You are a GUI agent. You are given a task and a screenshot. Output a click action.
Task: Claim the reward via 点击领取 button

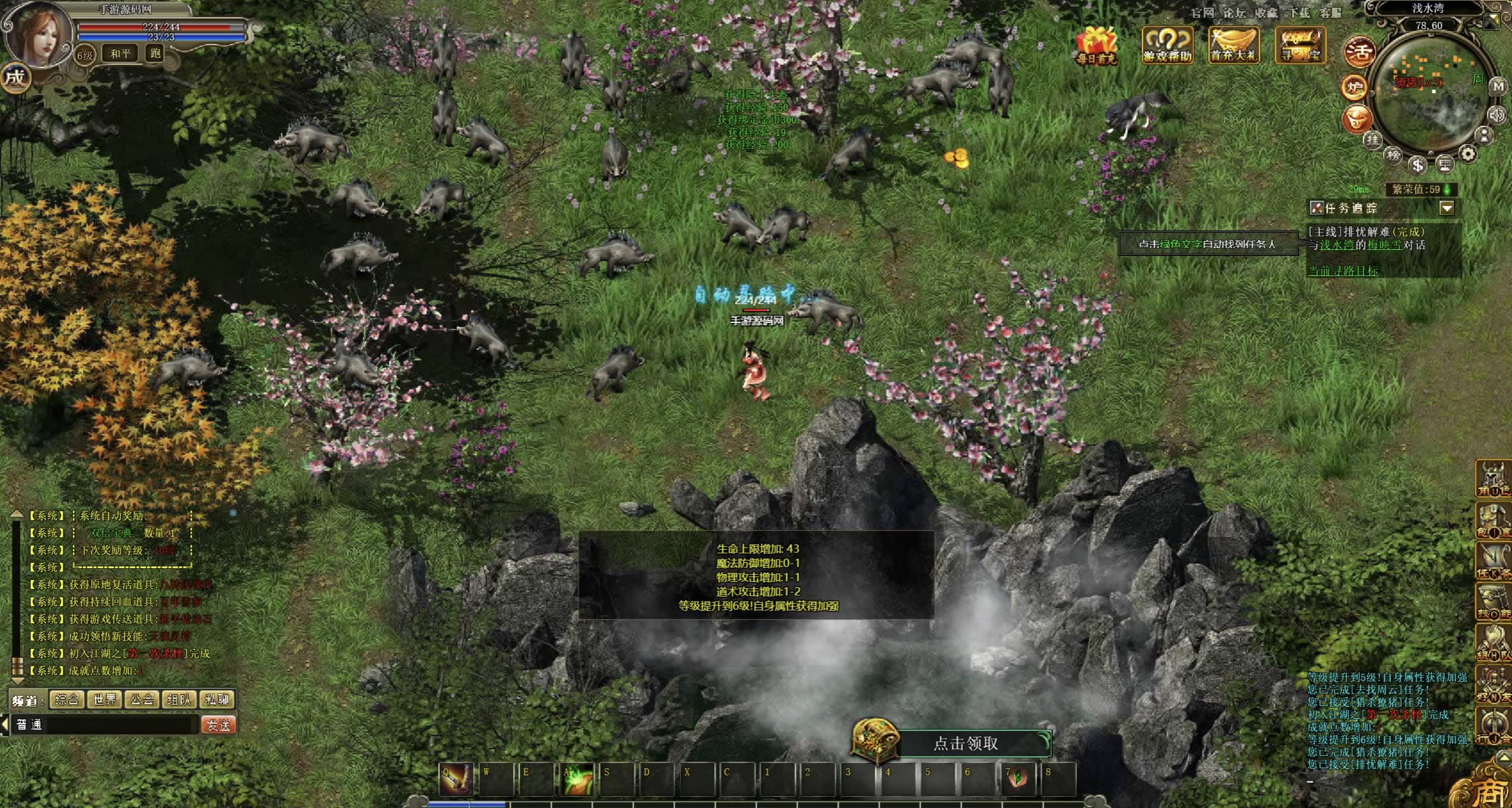pyautogui.click(x=965, y=743)
